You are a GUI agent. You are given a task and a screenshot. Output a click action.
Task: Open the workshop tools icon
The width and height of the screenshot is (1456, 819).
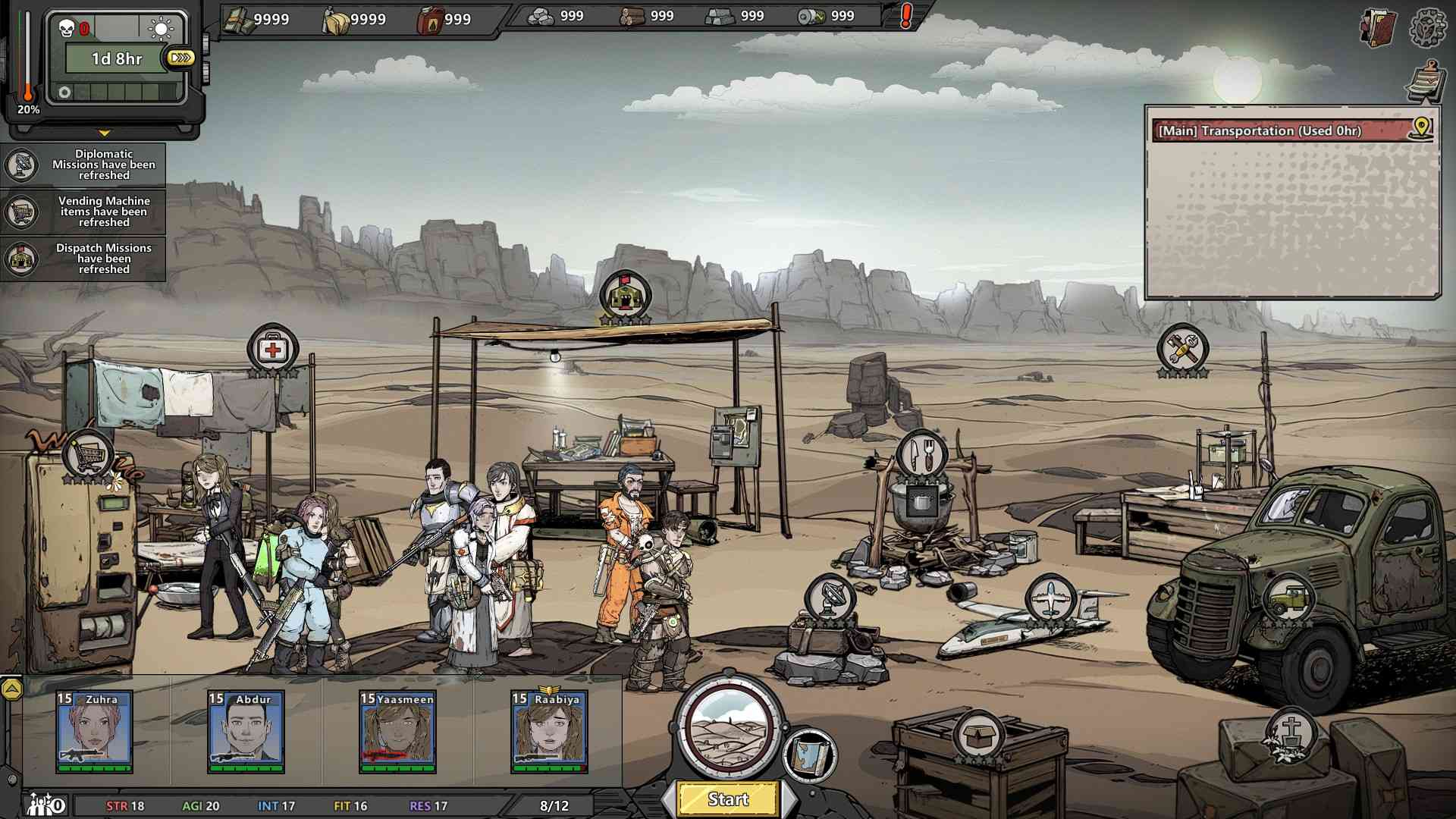click(x=1182, y=348)
